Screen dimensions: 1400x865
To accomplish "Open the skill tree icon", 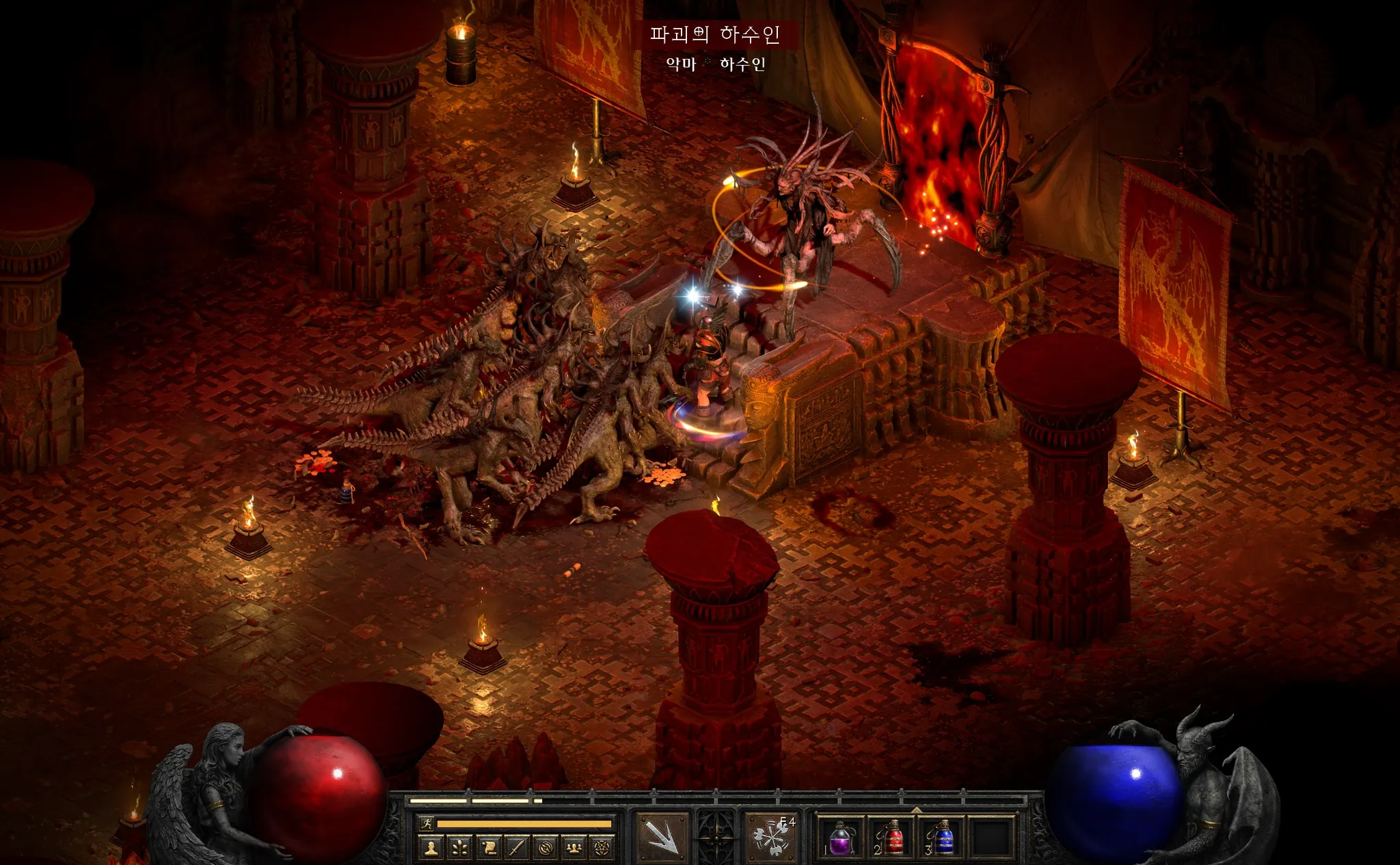I will click(x=459, y=848).
